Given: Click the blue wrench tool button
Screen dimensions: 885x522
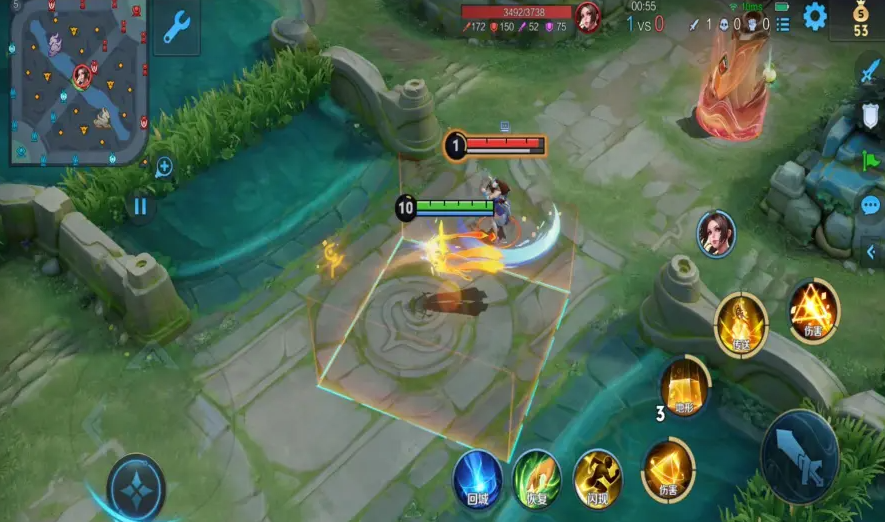Looking at the screenshot, I should [176, 28].
